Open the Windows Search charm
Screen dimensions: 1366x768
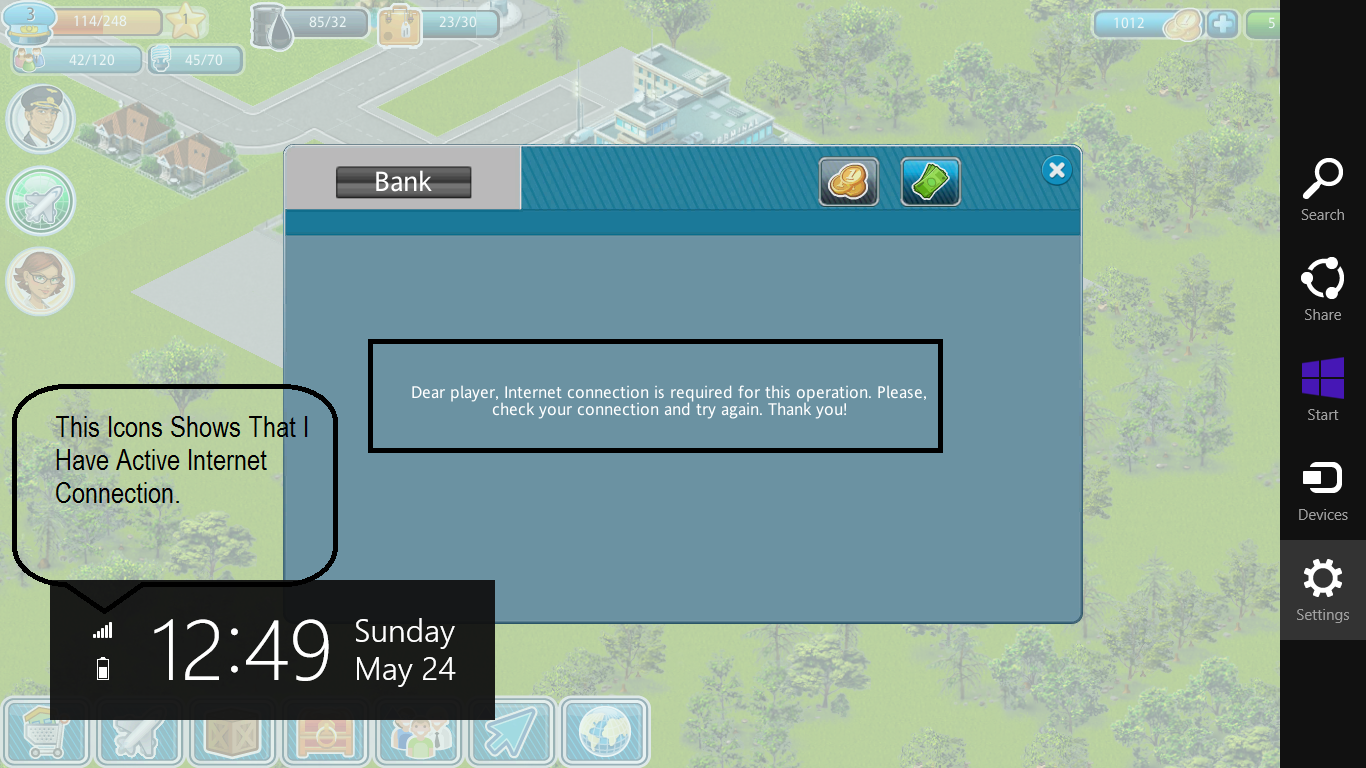tap(1322, 190)
